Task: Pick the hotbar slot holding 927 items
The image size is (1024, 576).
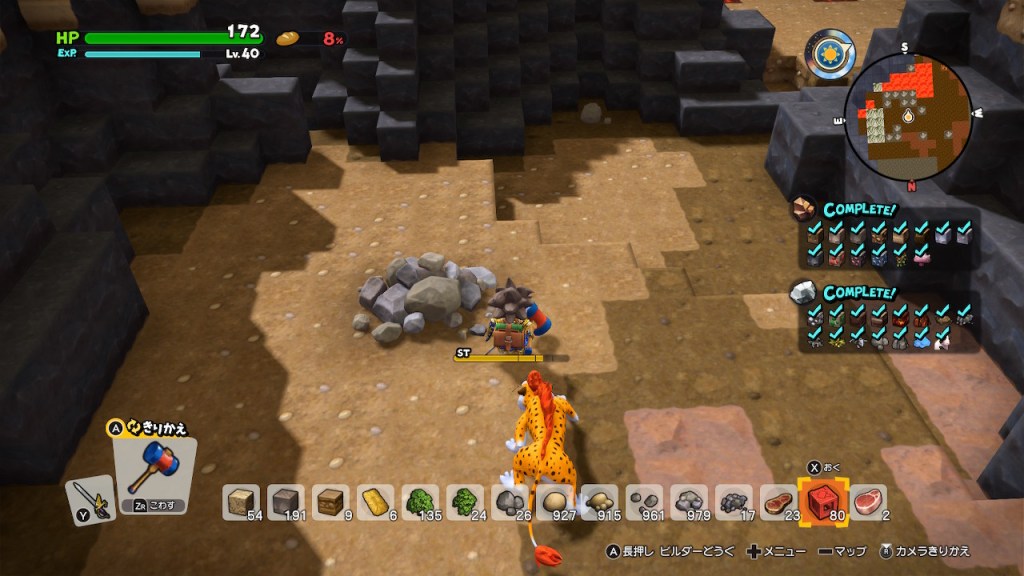Action: pos(557,502)
